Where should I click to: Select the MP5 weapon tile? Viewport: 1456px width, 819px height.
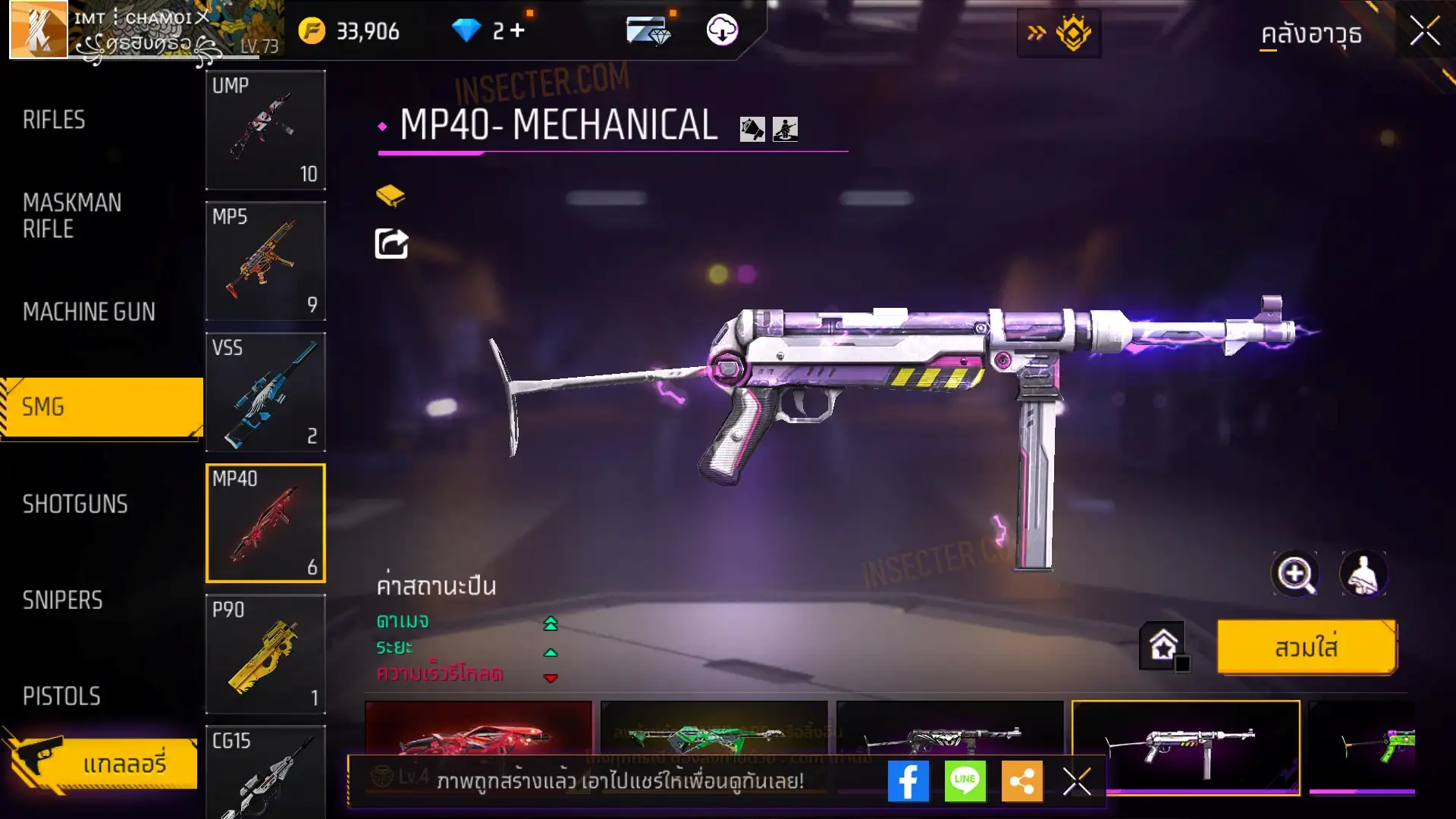265,261
